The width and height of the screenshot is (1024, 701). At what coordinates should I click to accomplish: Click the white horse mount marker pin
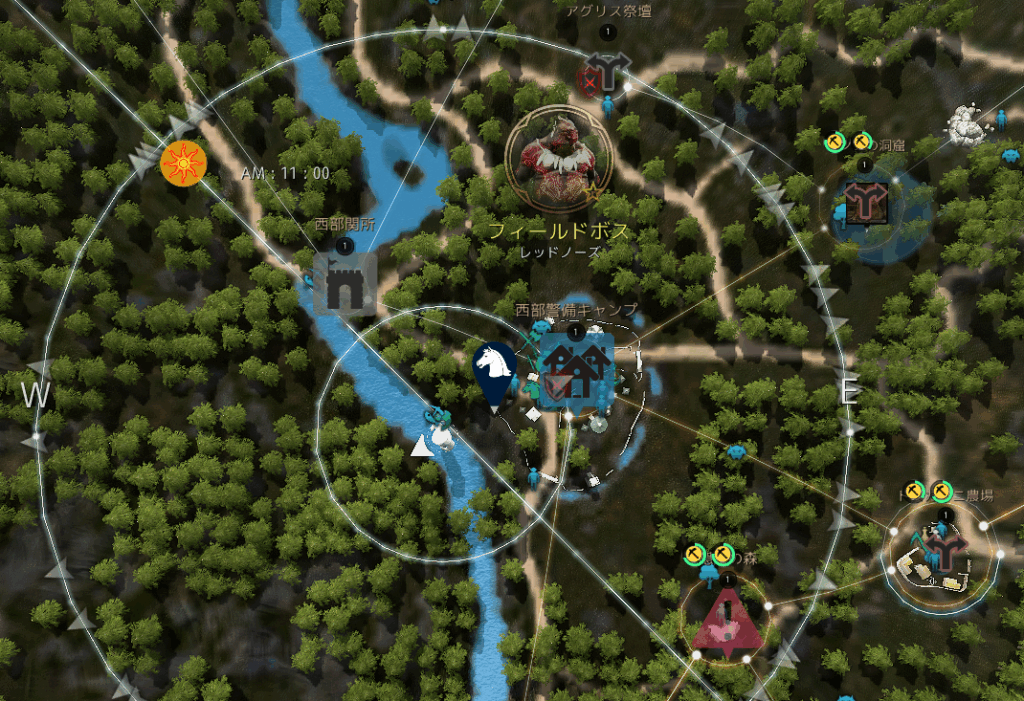coord(494,373)
